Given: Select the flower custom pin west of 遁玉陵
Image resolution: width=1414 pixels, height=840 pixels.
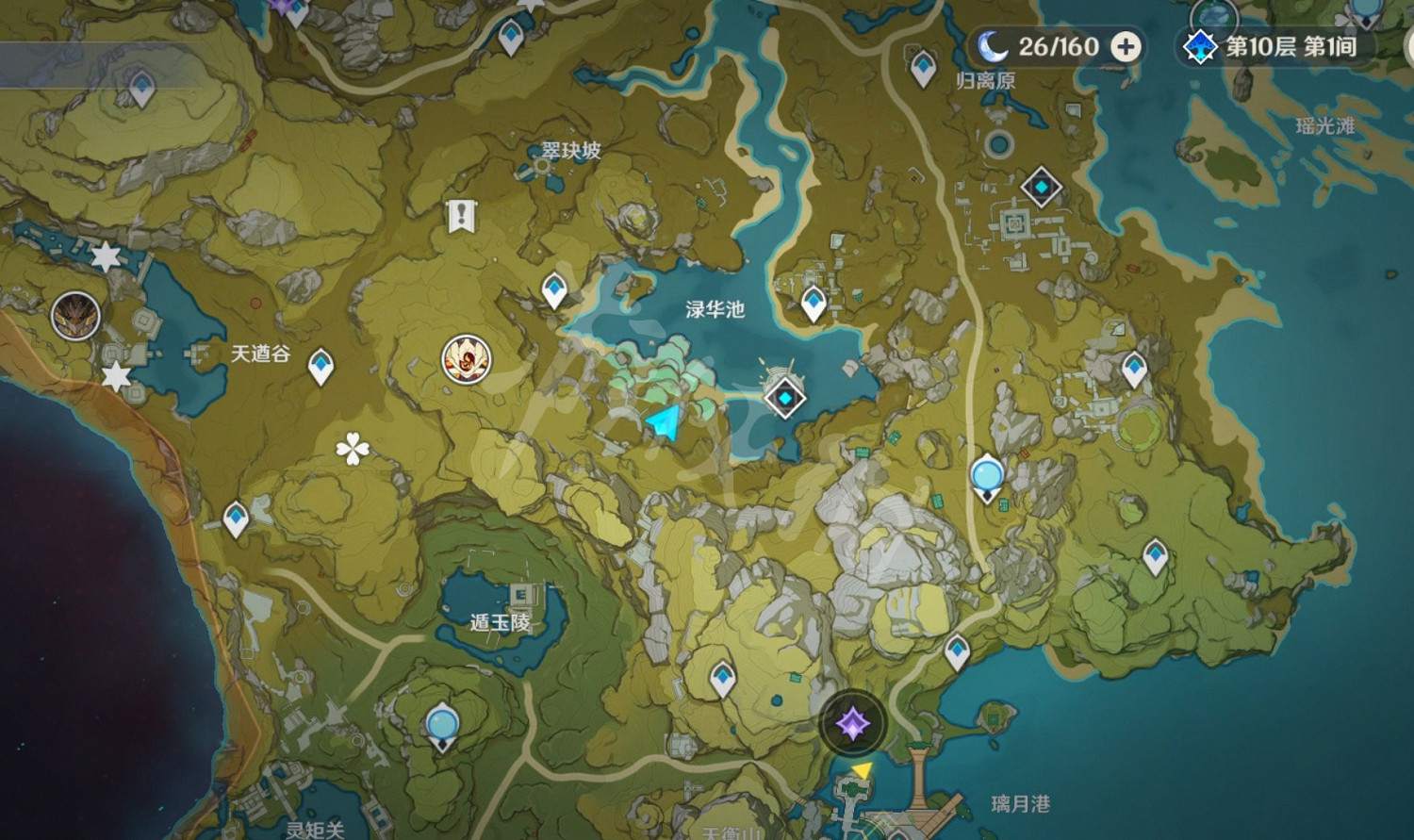Looking at the screenshot, I should point(351,447).
